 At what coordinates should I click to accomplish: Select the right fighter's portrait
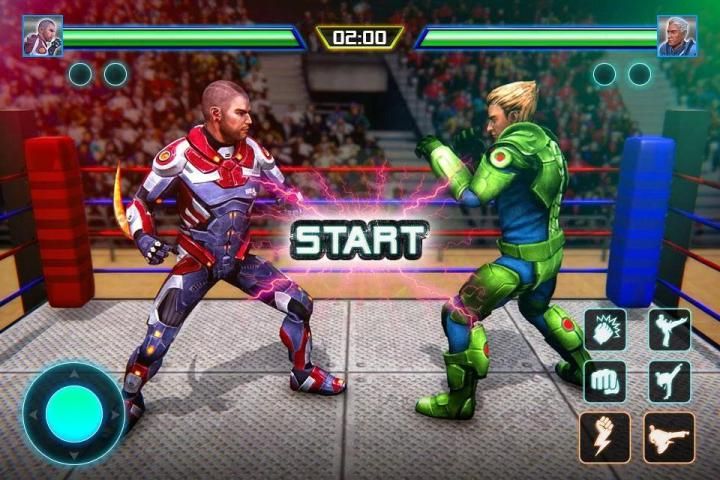tap(677, 36)
